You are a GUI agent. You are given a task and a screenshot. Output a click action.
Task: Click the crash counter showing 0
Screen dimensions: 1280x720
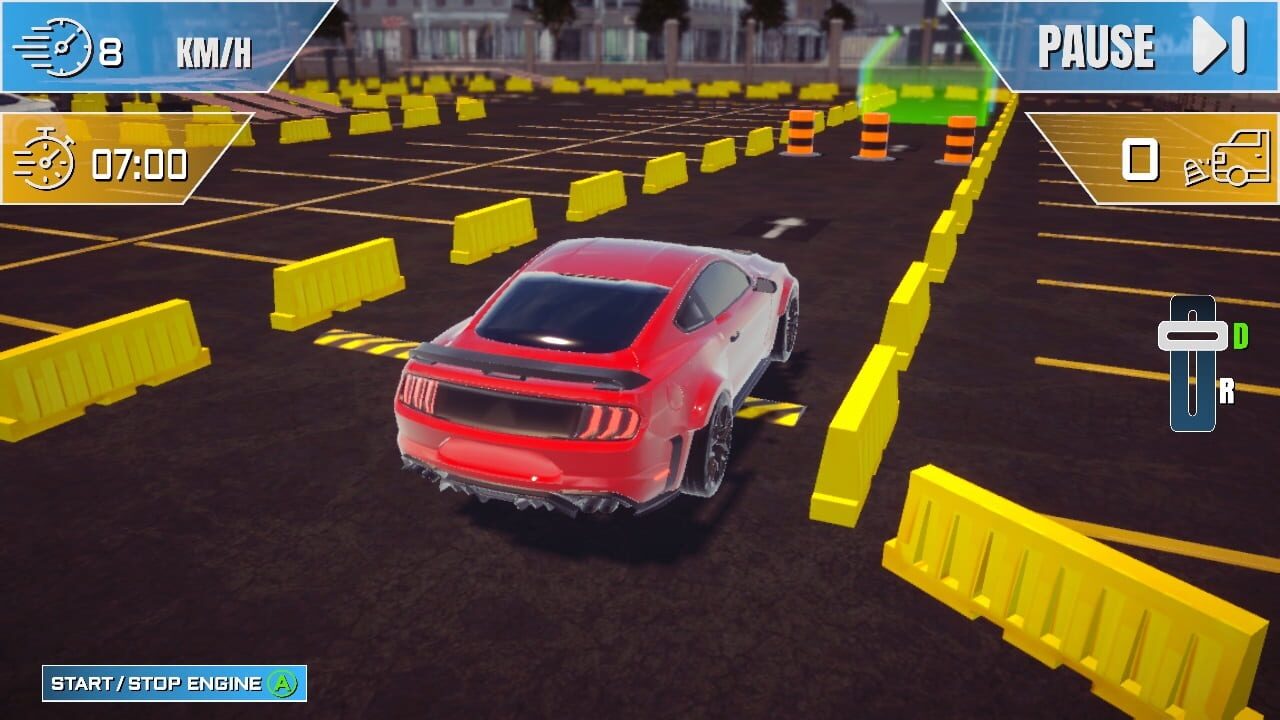[1138, 160]
